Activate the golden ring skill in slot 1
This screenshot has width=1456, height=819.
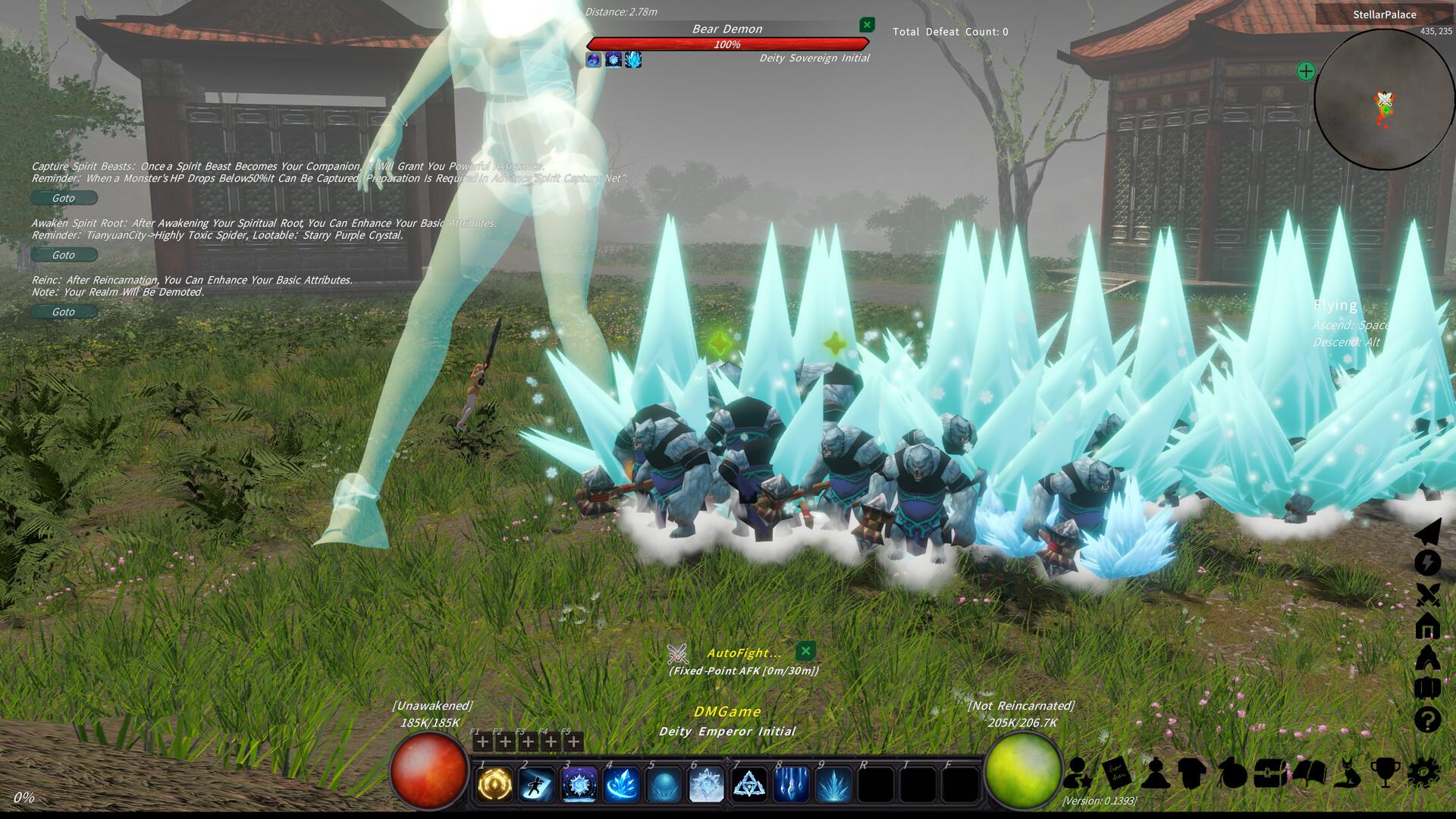point(494,784)
